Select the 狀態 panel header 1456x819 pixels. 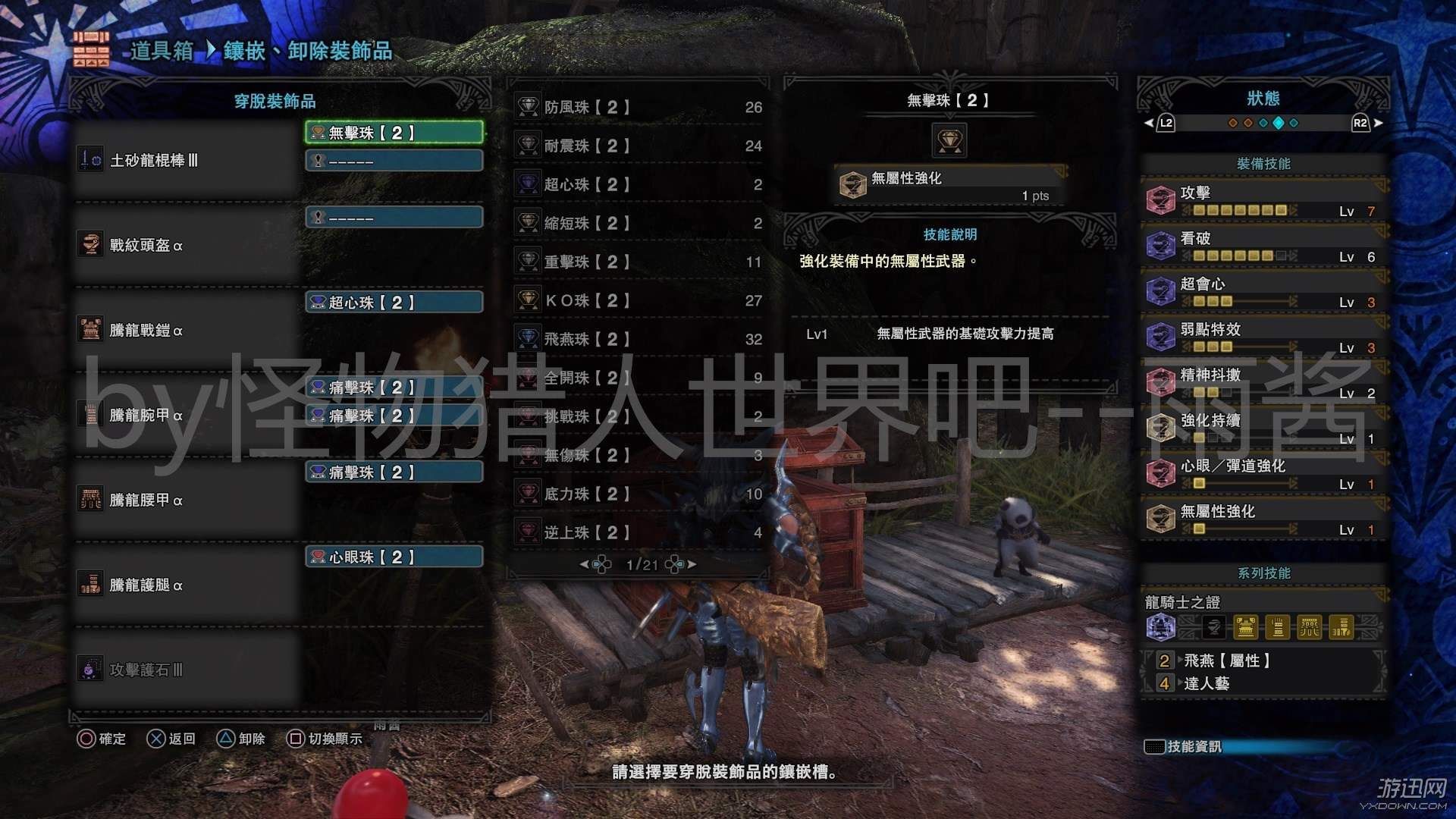1262,97
